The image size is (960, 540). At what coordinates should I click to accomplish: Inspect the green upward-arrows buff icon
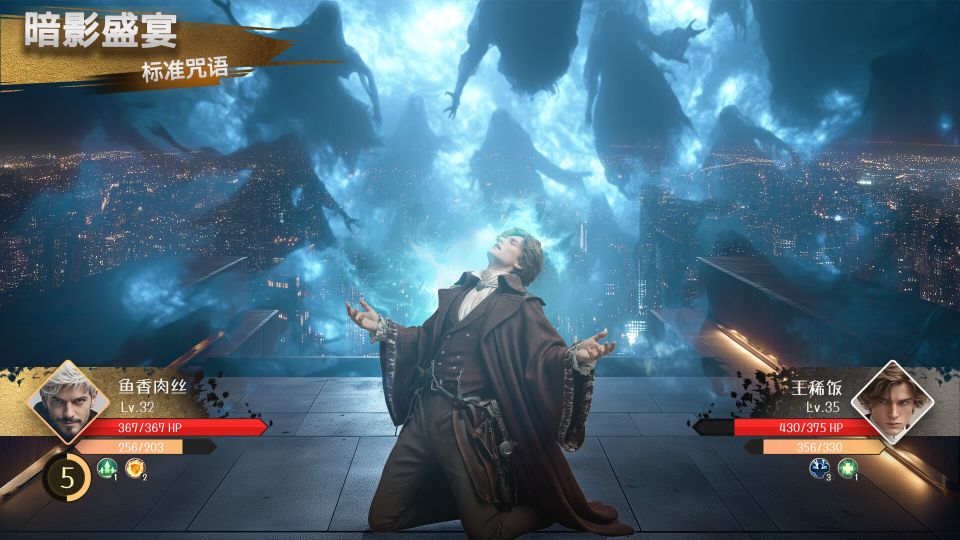(x=106, y=467)
